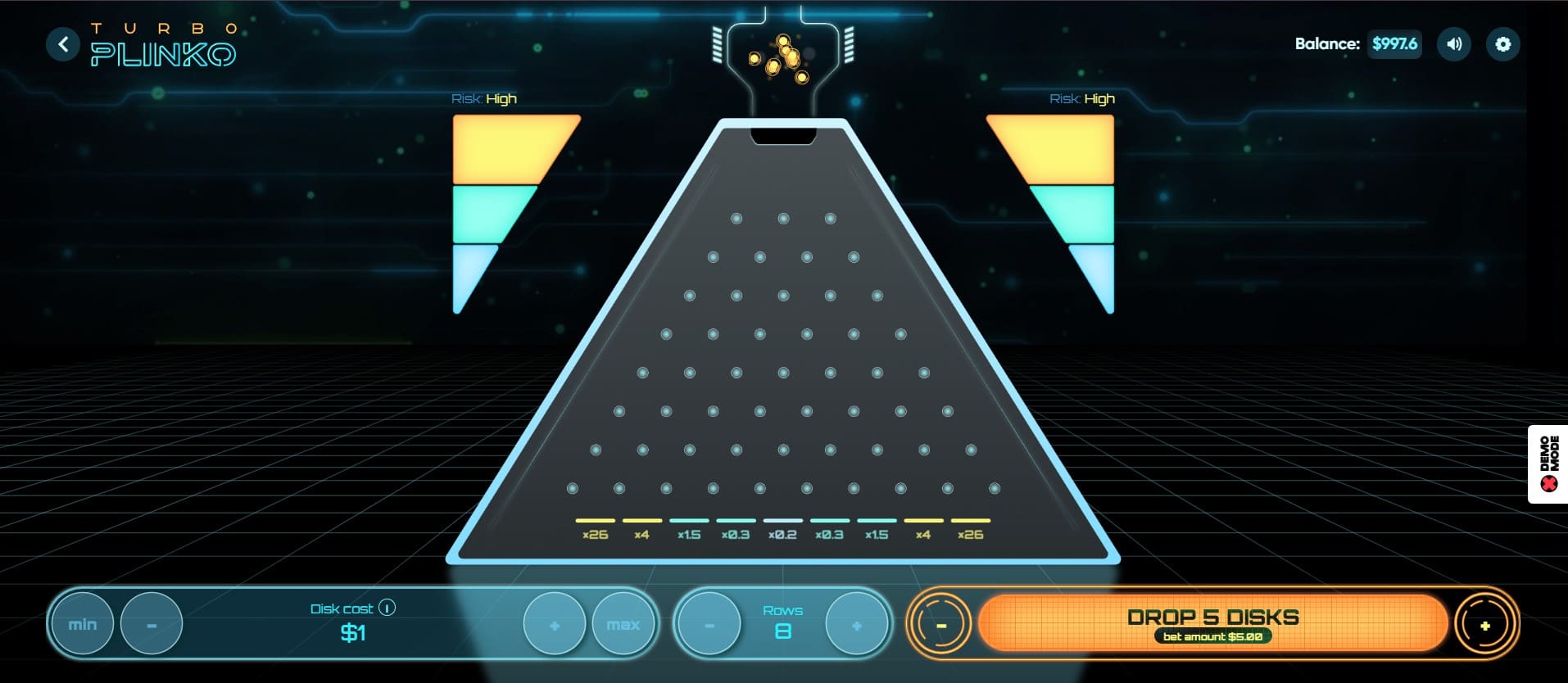Image resolution: width=1568 pixels, height=683 pixels.
Task: Set disk cost to min
Action: 82,623
